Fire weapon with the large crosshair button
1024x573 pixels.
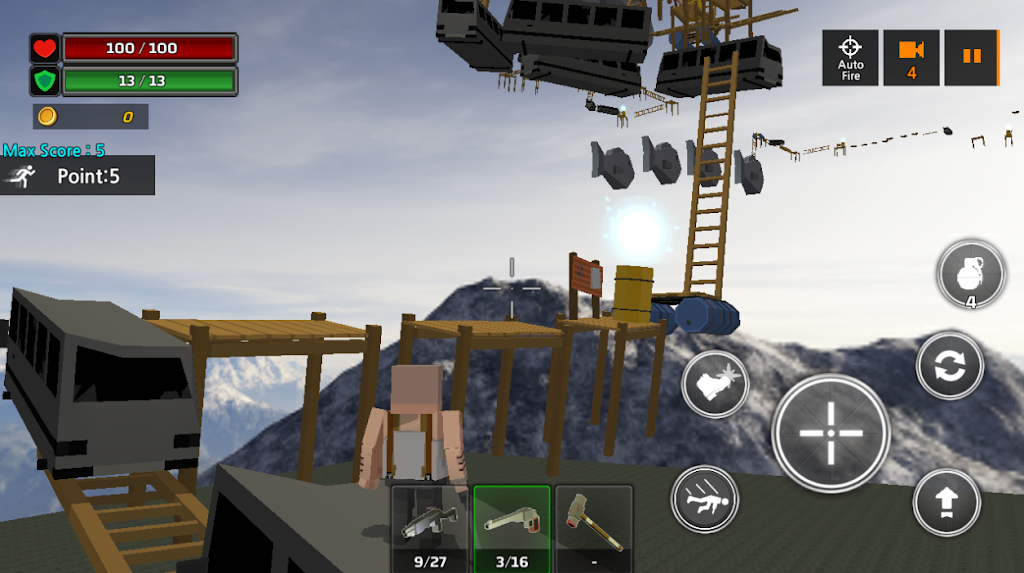831,433
